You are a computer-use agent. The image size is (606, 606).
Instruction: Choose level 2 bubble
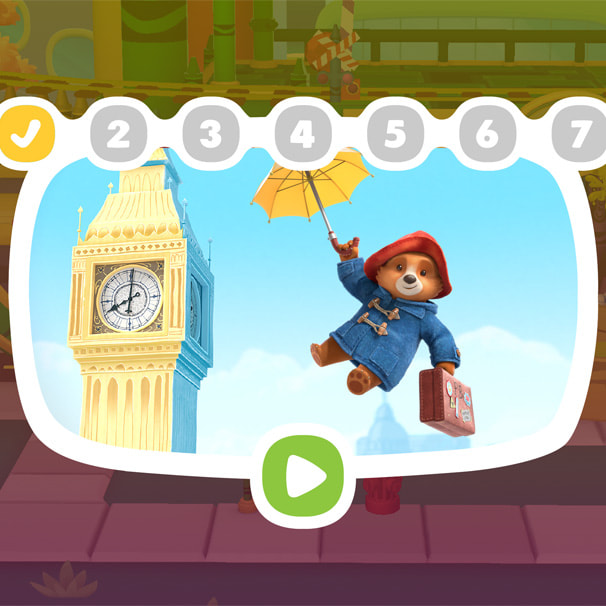tap(119, 134)
